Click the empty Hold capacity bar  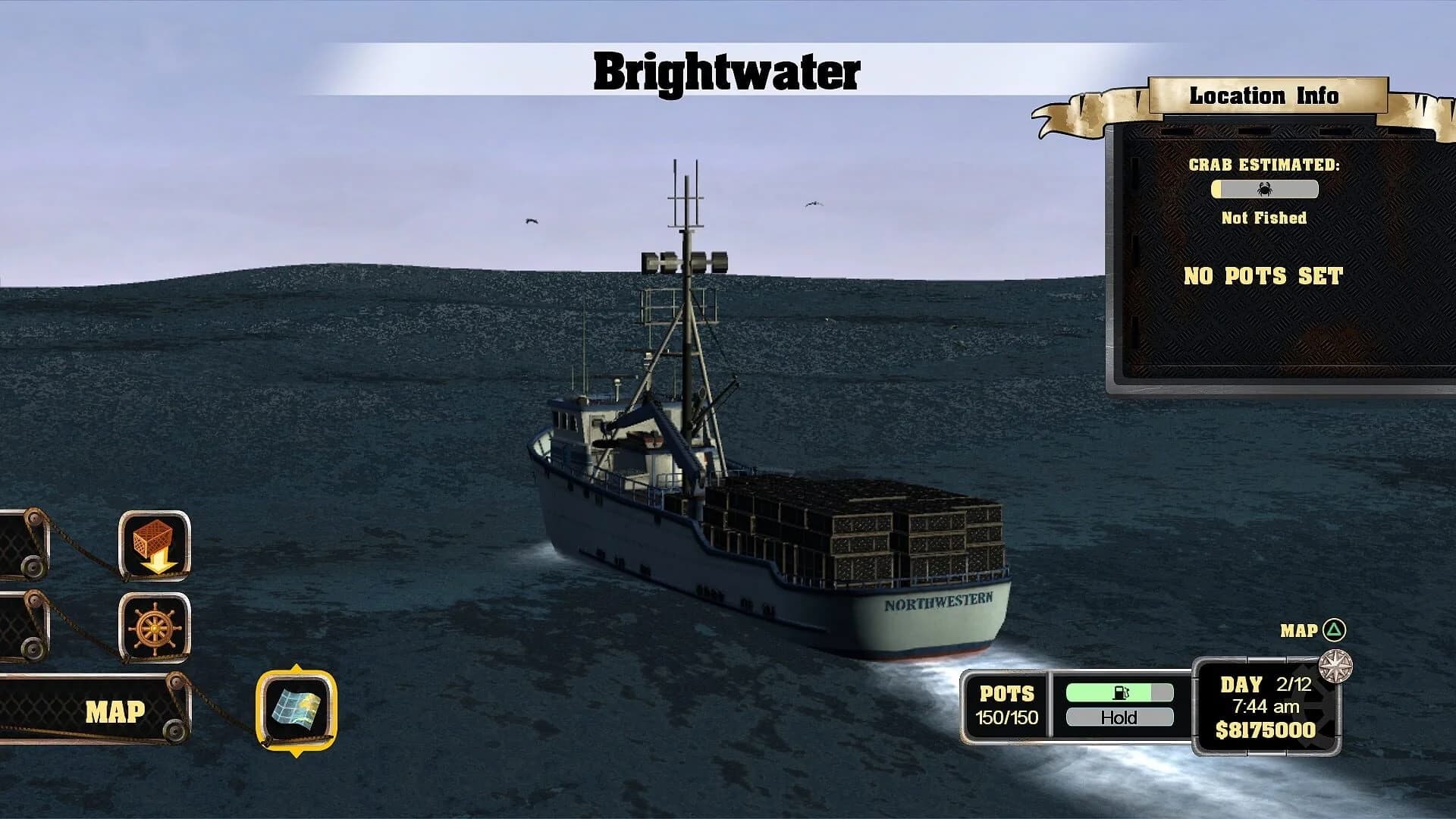[1119, 717]
